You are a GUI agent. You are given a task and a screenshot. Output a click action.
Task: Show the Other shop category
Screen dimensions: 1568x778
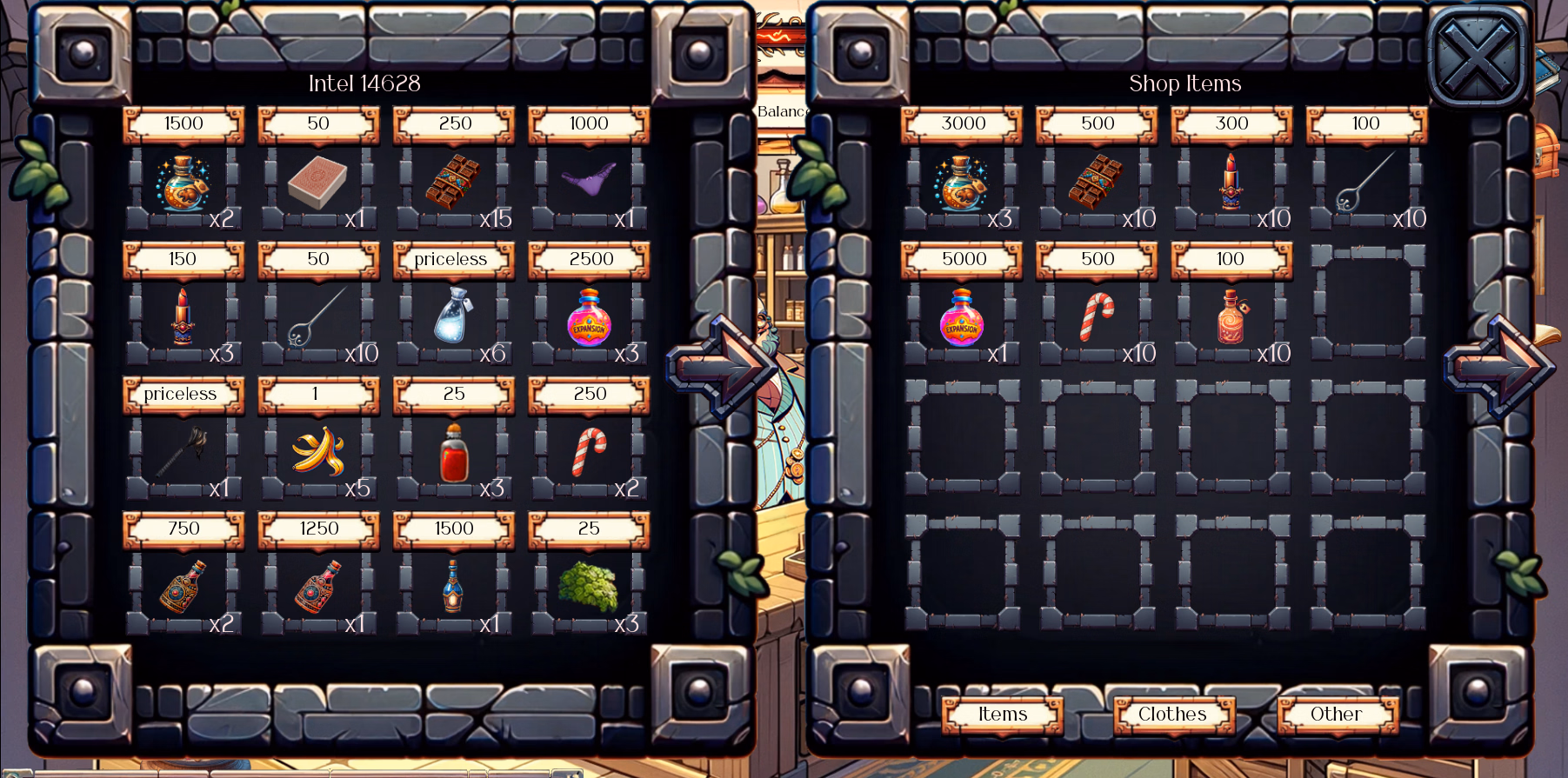point(1336,715)
